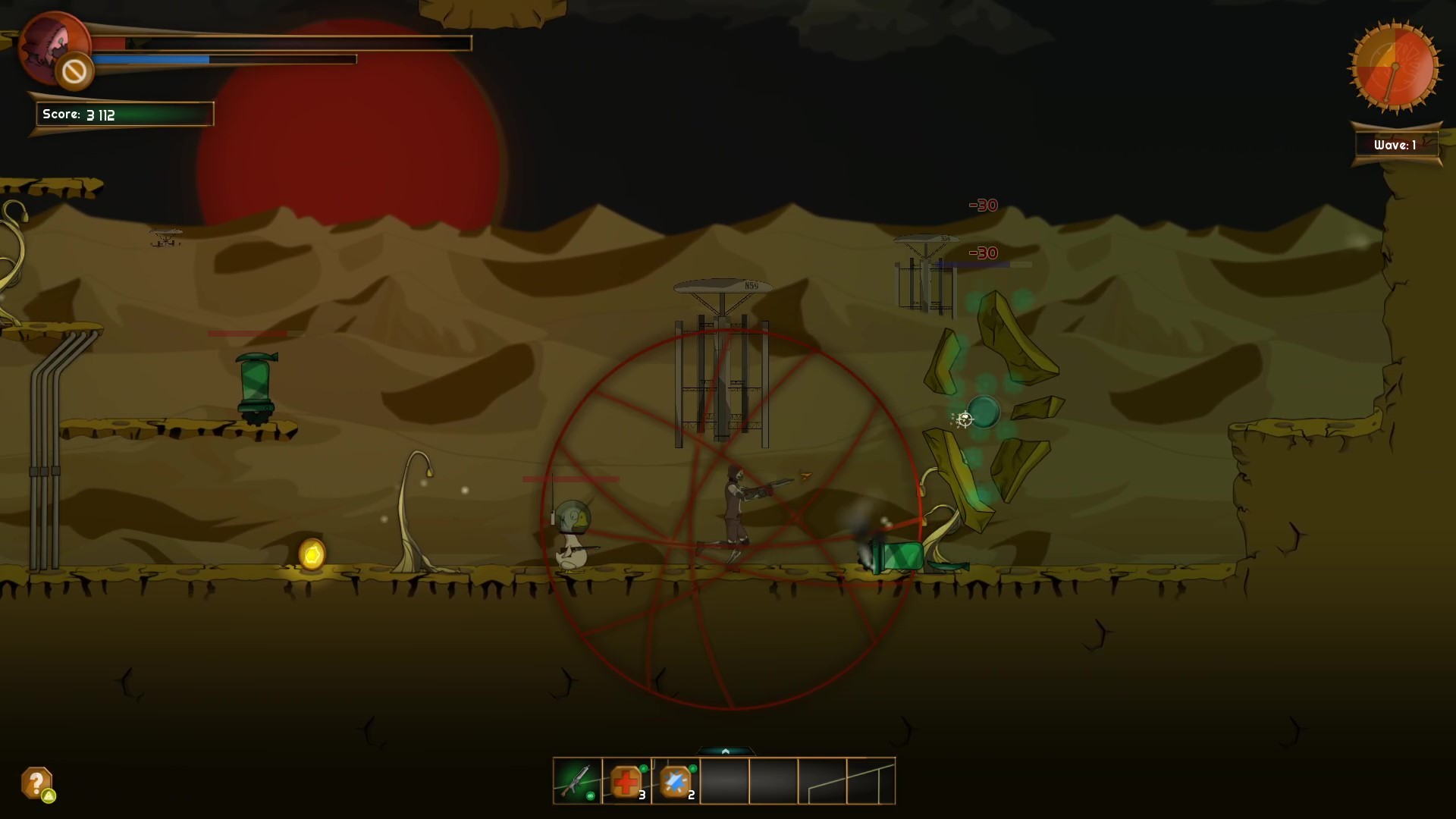1456x819 pixels.
Task: Toggle the infinity ammo badge on the rifle slot
Action: [x=590, y=797]
